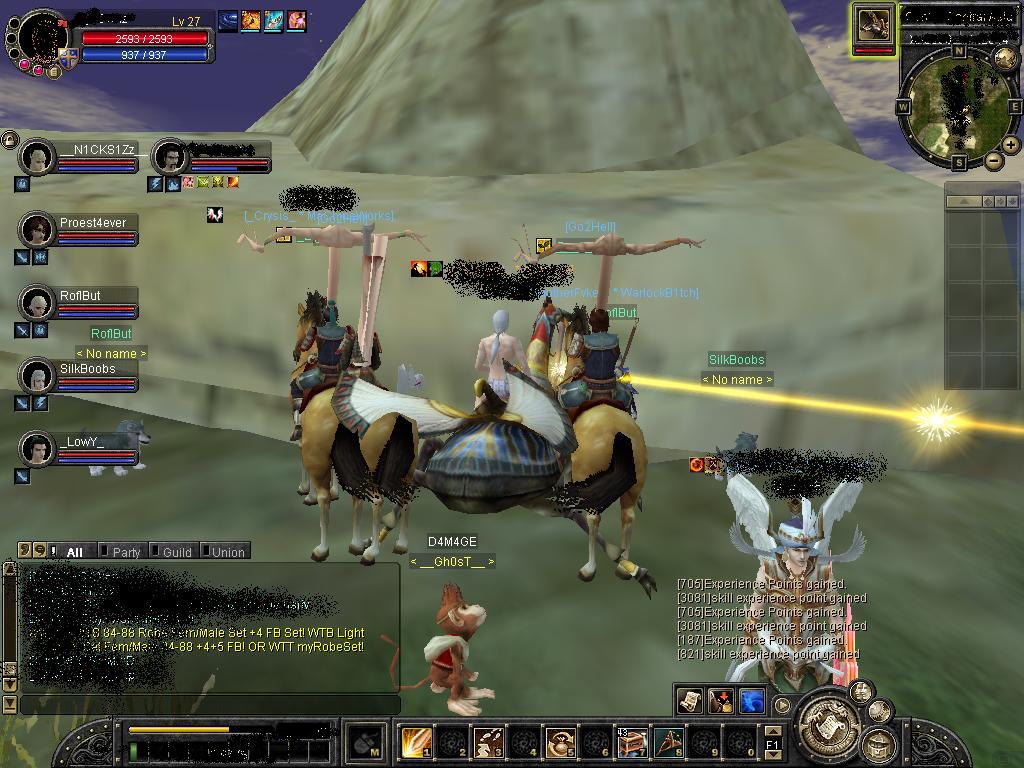This screenshot has width=1024, height=768.
Task: Switch to the Party chat tab
Action: coord(125,551)
